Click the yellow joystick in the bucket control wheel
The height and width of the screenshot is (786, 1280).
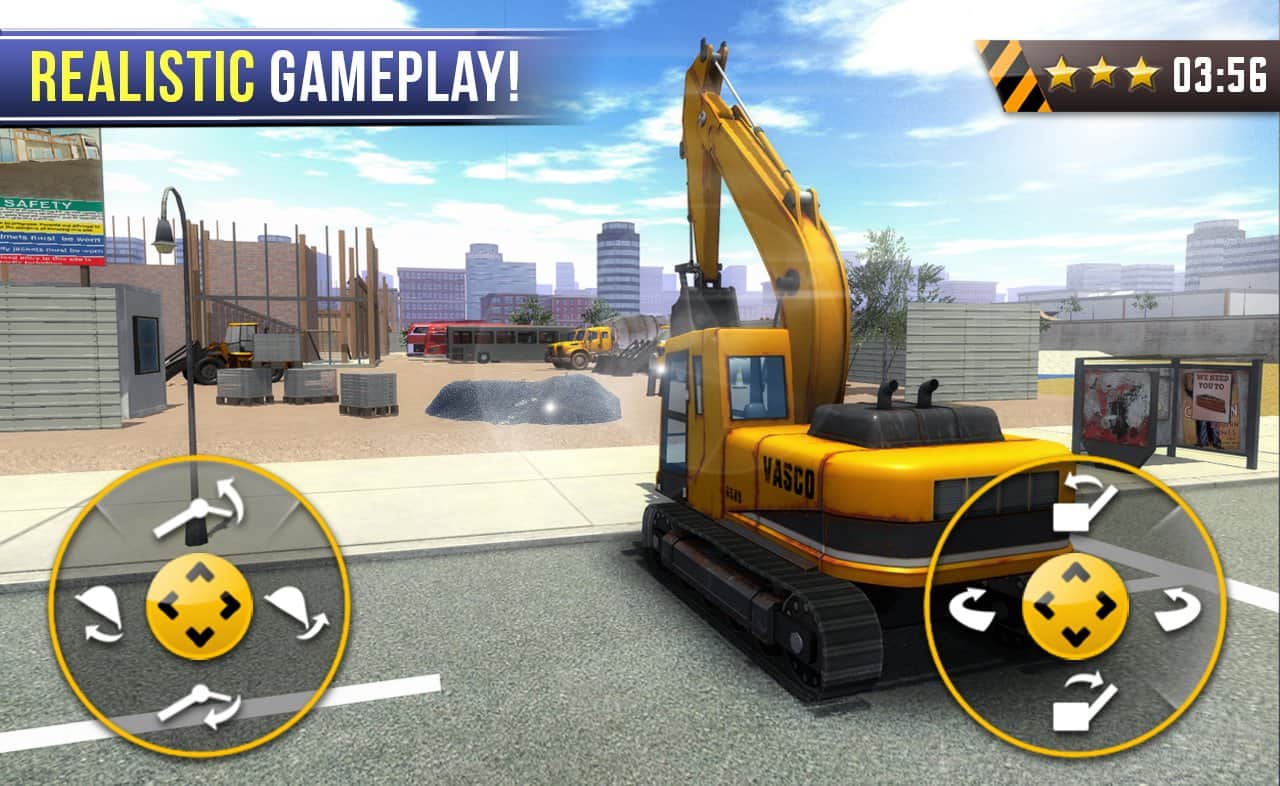(x=199, y=606)
